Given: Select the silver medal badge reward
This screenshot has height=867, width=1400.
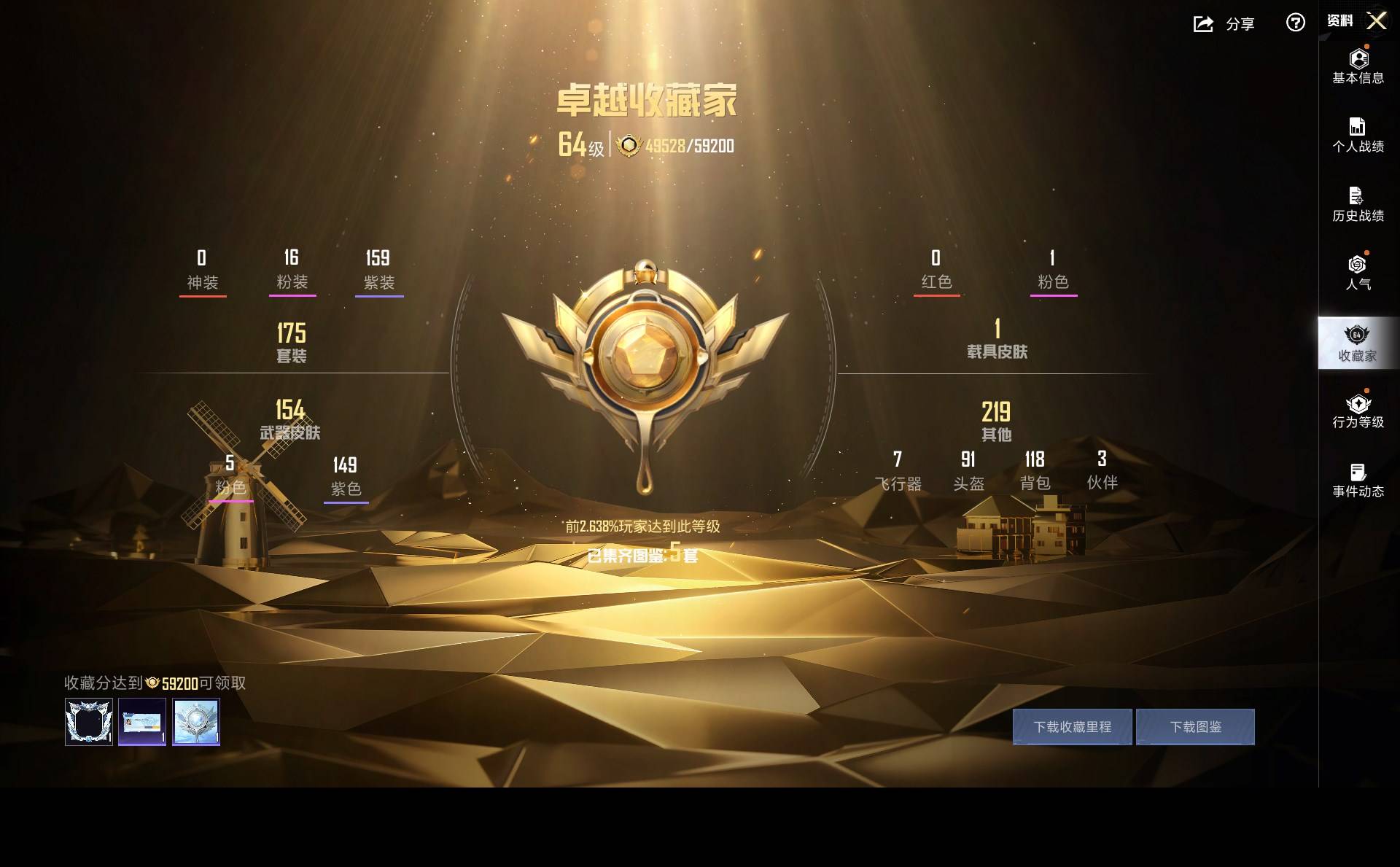Looking at the screenshot, I should 196,722.
